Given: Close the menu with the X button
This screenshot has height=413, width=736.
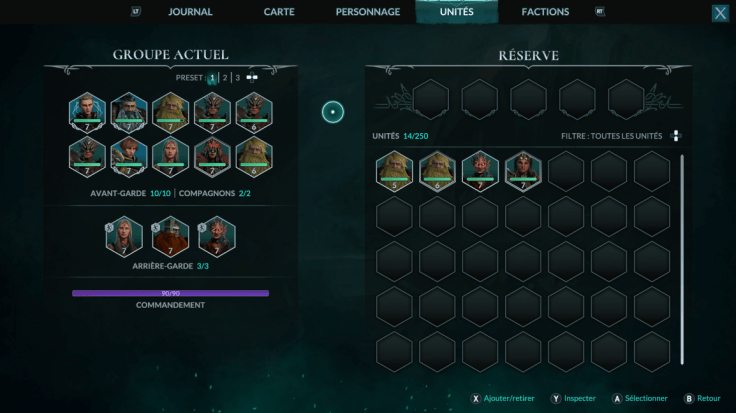Looking at the screenshot, I should (x=720, y=13).
